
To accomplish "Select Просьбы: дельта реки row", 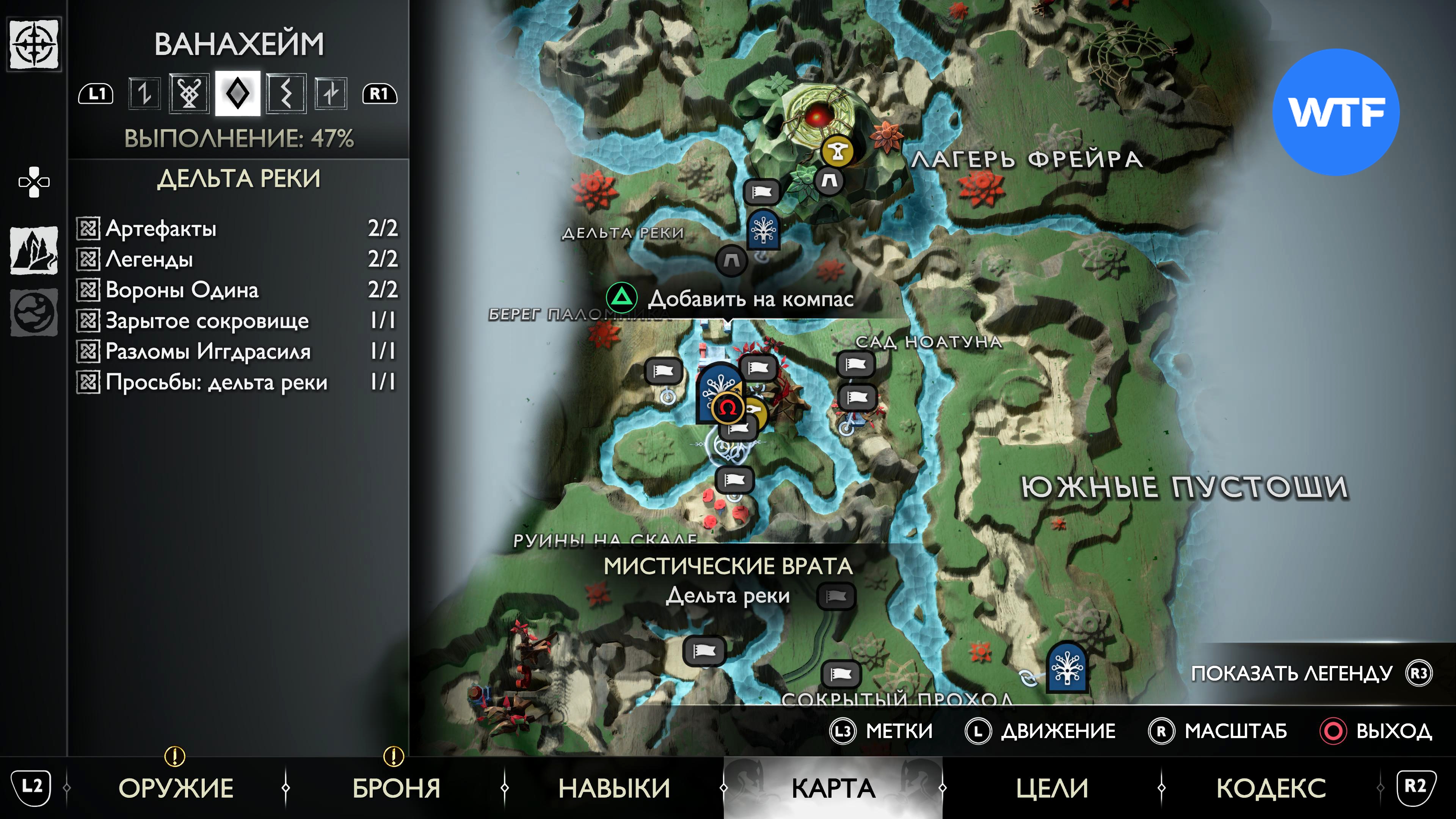I will coord(237,382).
